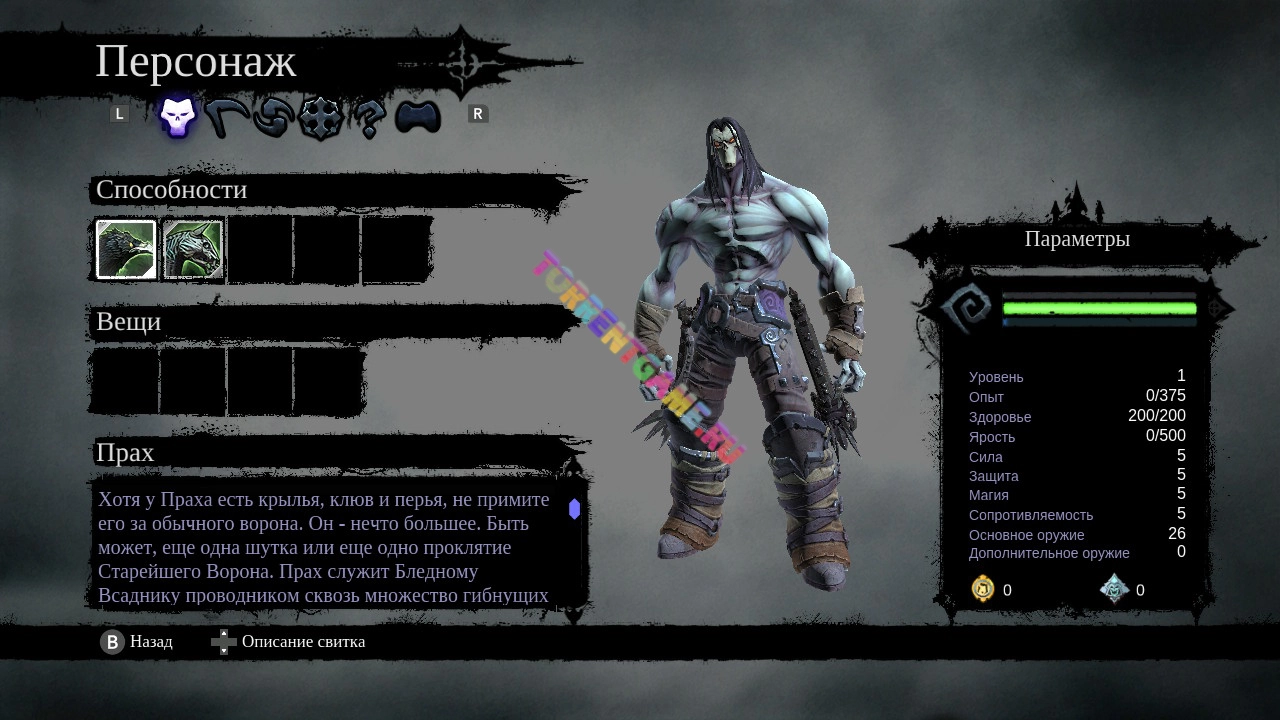The image size is (1280, 720).
Task: Select the purple skull character tab
Action: tap(178, 117)
